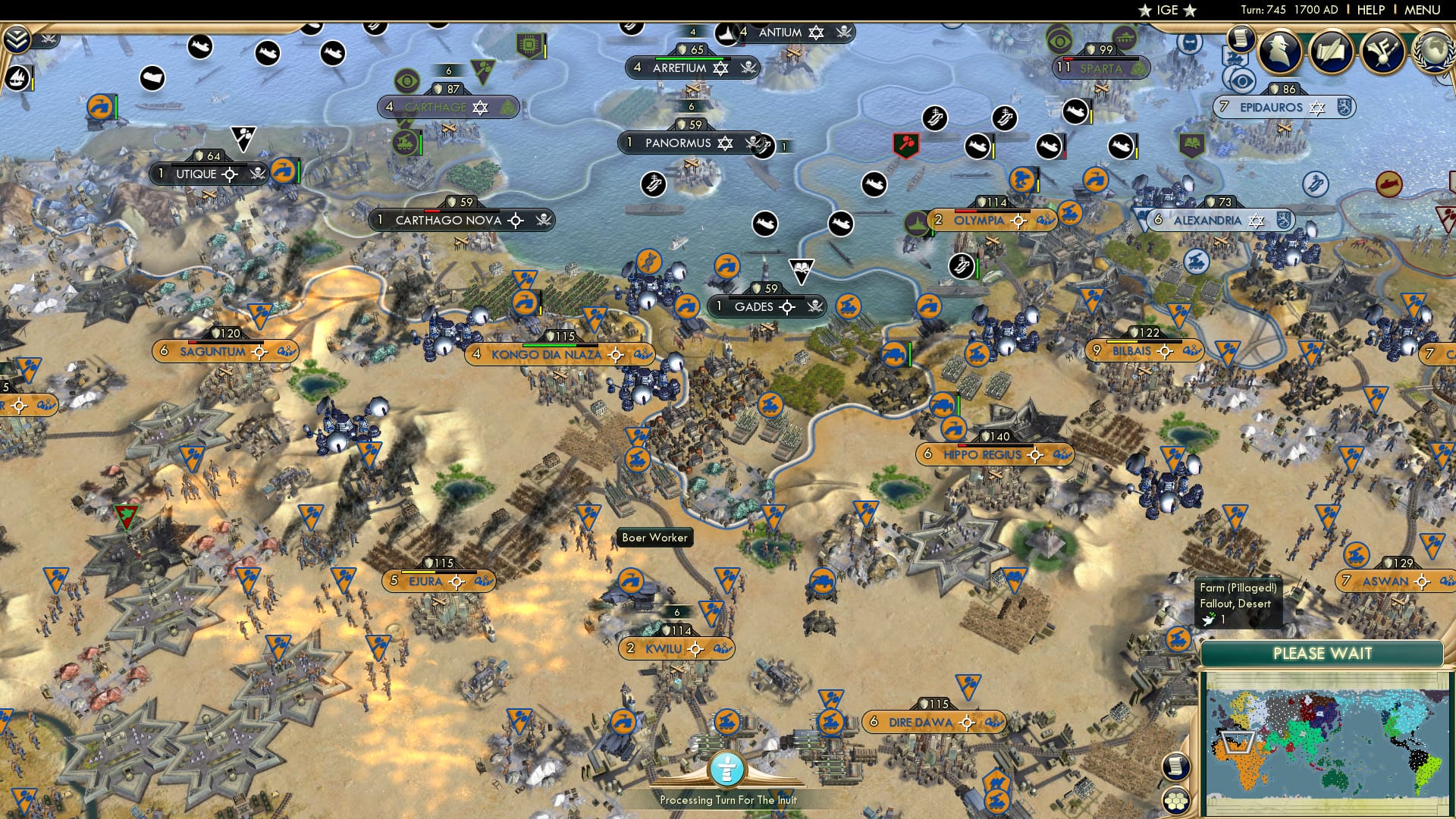The width and height of the screenshot is (1456, 819).
Task: Open the Espionage Overview spy icon
Action: 1279,49
